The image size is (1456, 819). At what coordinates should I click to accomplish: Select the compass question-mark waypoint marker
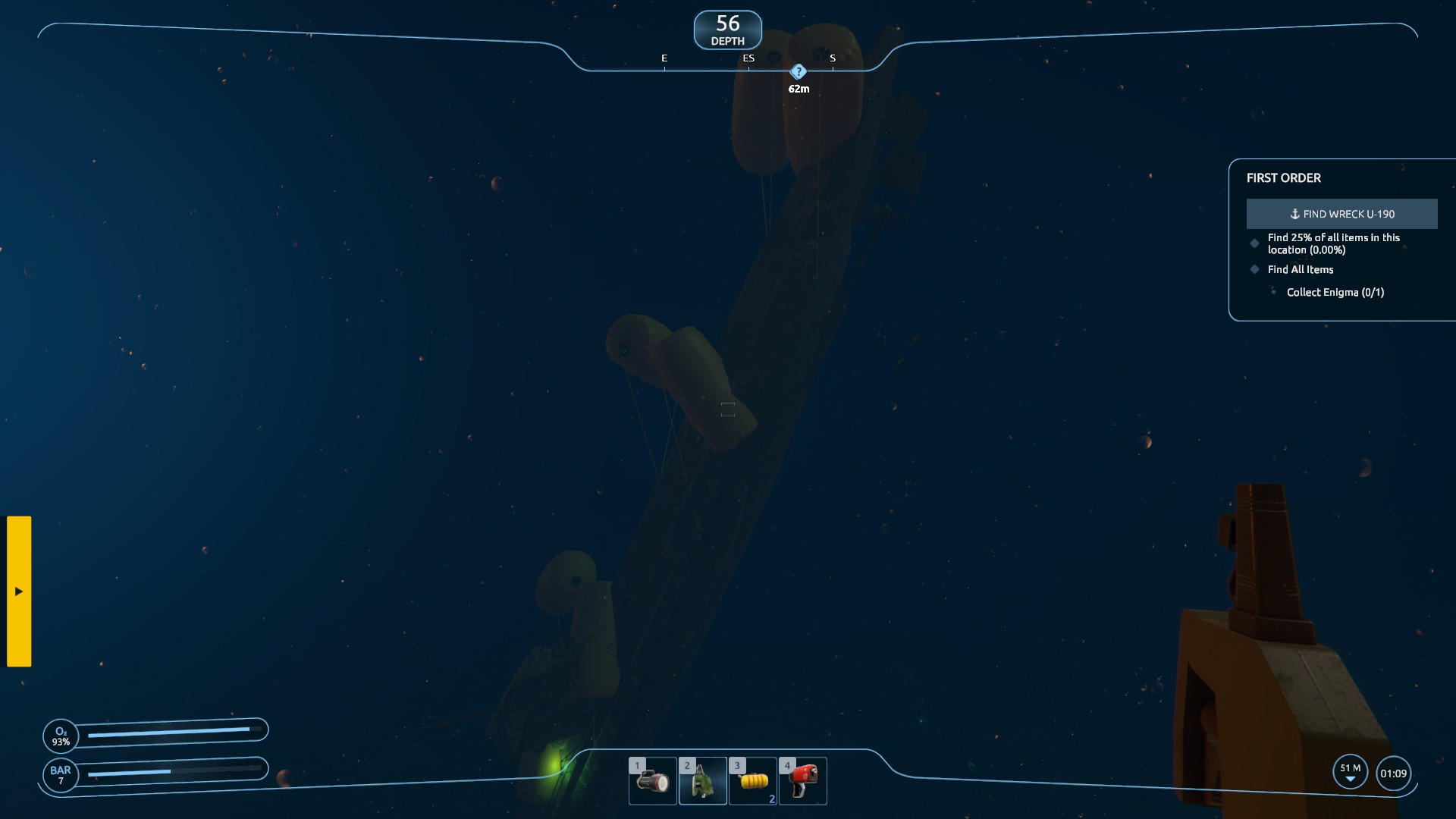[x=798, y=72]
